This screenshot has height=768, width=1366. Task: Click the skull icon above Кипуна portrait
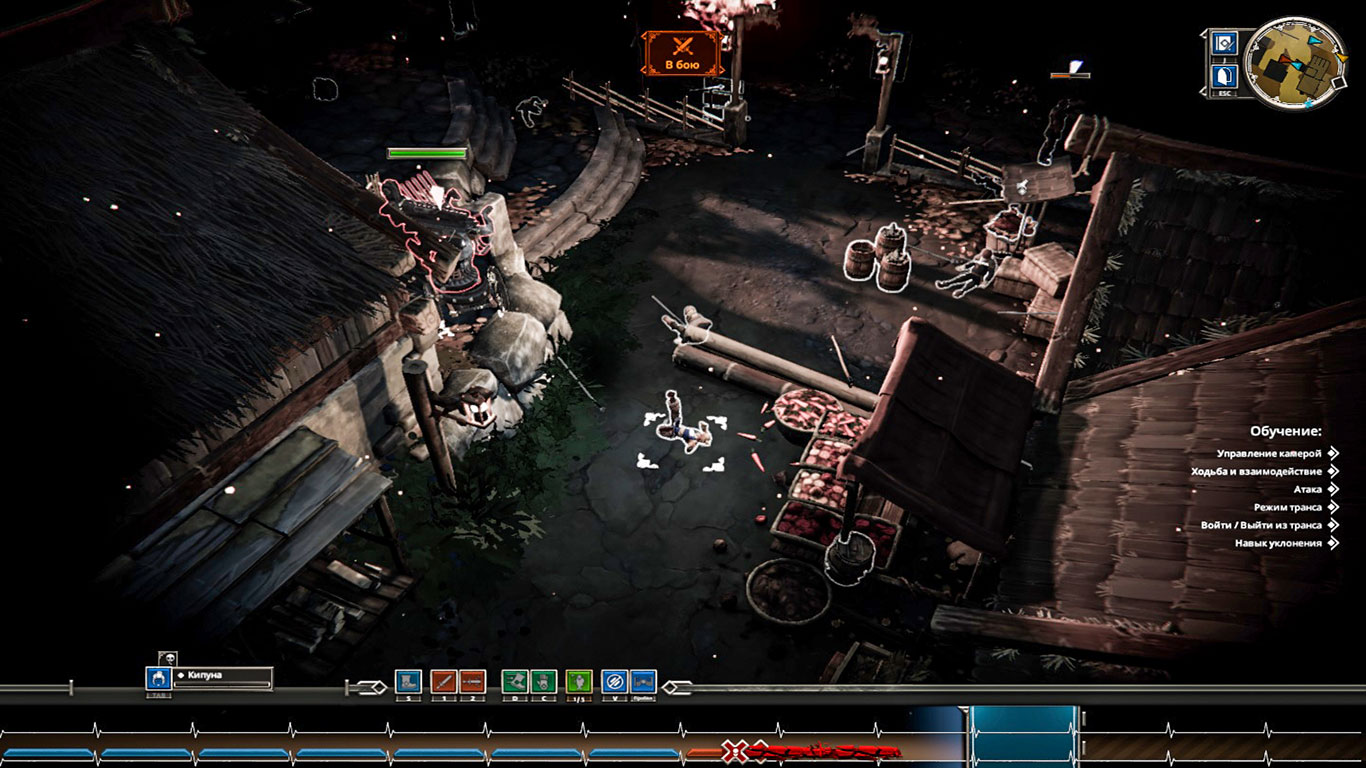[168, 657]
